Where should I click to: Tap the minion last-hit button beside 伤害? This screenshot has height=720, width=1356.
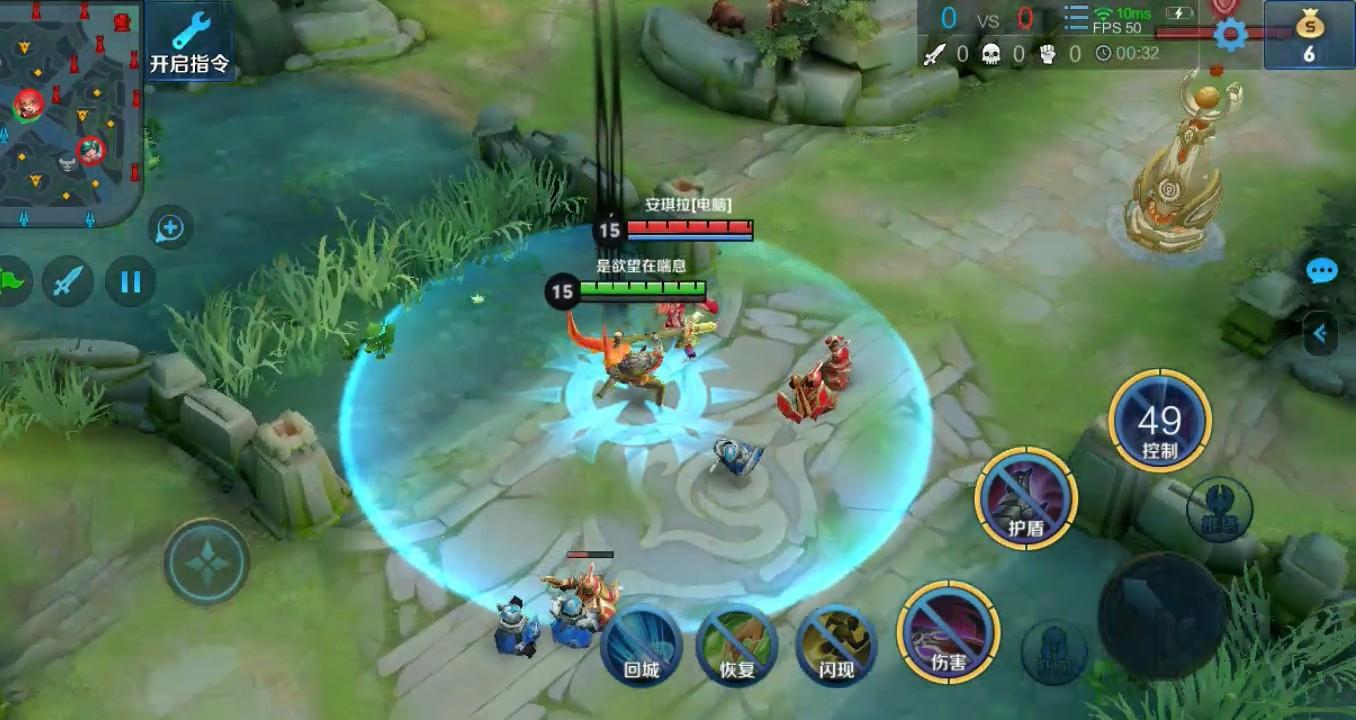pos(1054,651)
